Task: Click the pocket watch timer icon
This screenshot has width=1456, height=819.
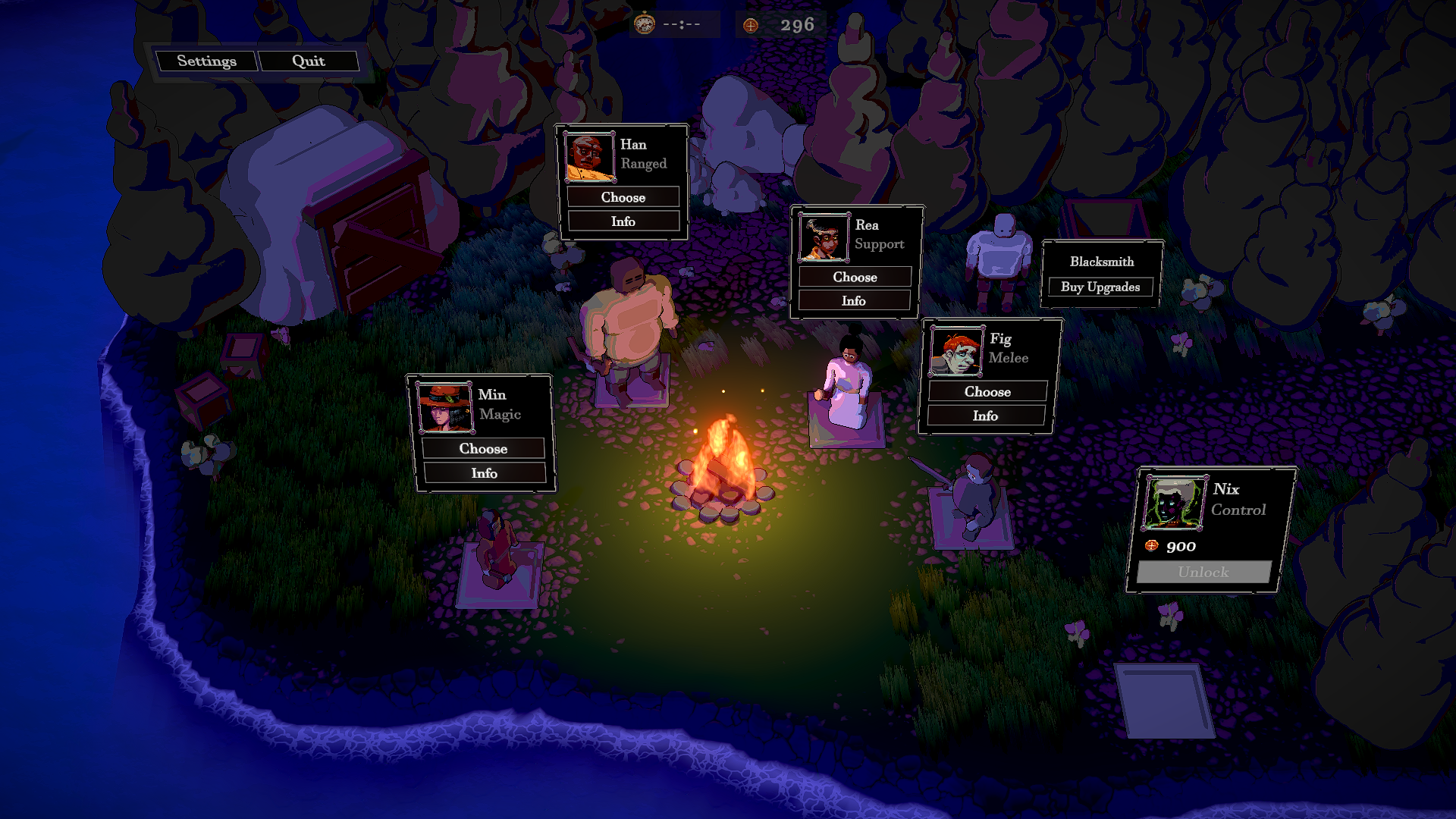Action: (644, 23)
